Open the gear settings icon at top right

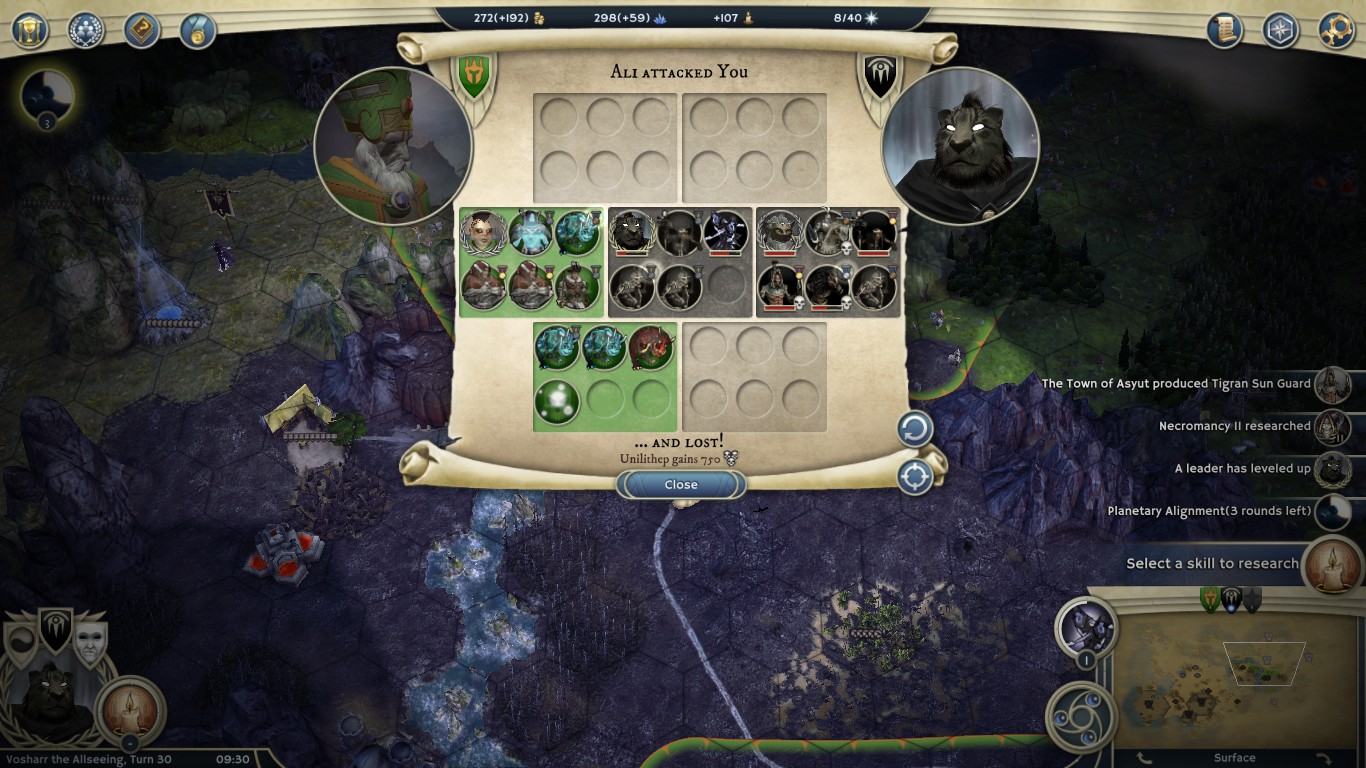(1336, 30)
